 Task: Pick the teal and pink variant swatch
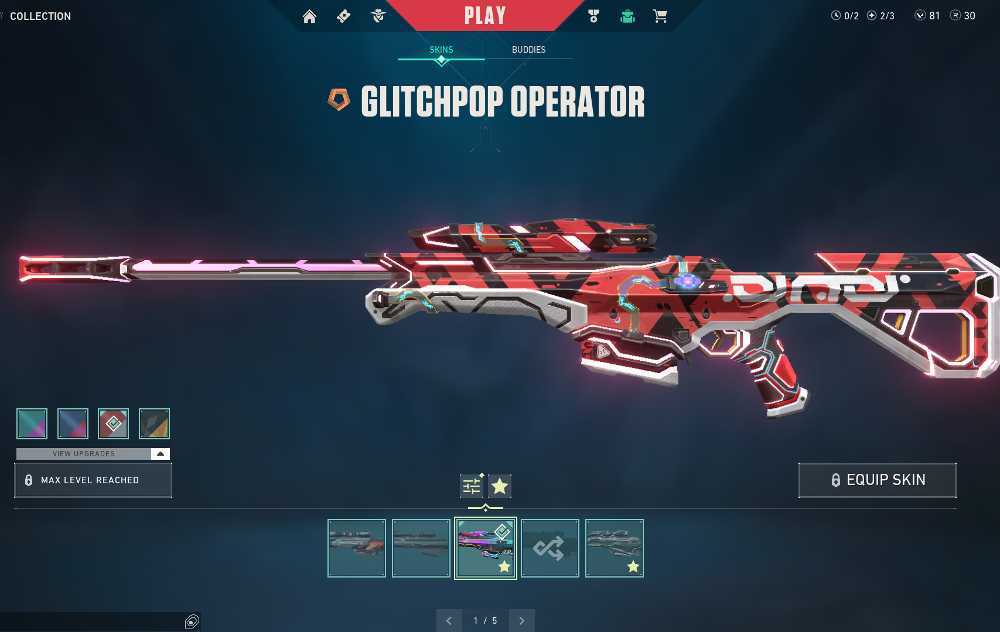click(32, 423)
